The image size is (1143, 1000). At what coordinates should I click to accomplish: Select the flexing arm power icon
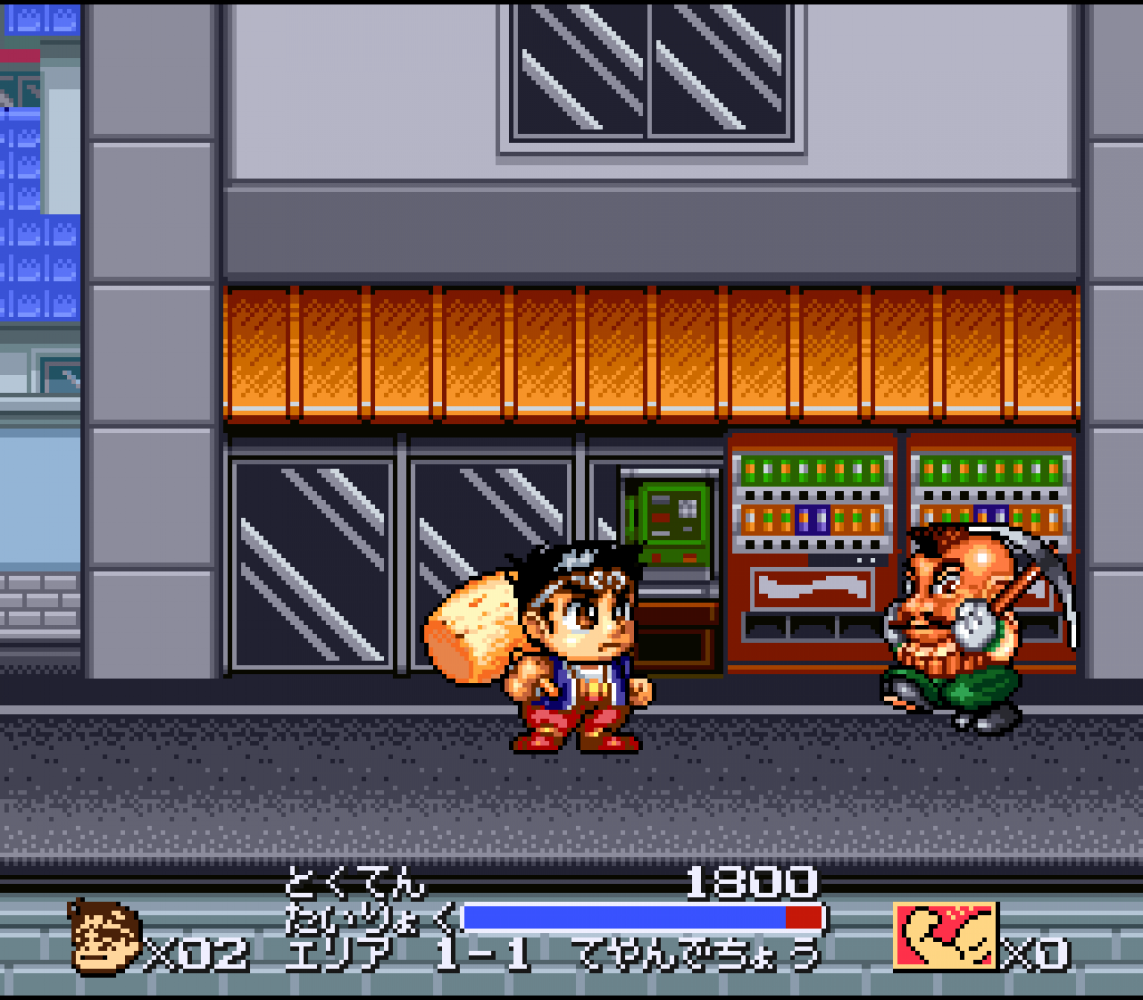[x=945, y=937]
